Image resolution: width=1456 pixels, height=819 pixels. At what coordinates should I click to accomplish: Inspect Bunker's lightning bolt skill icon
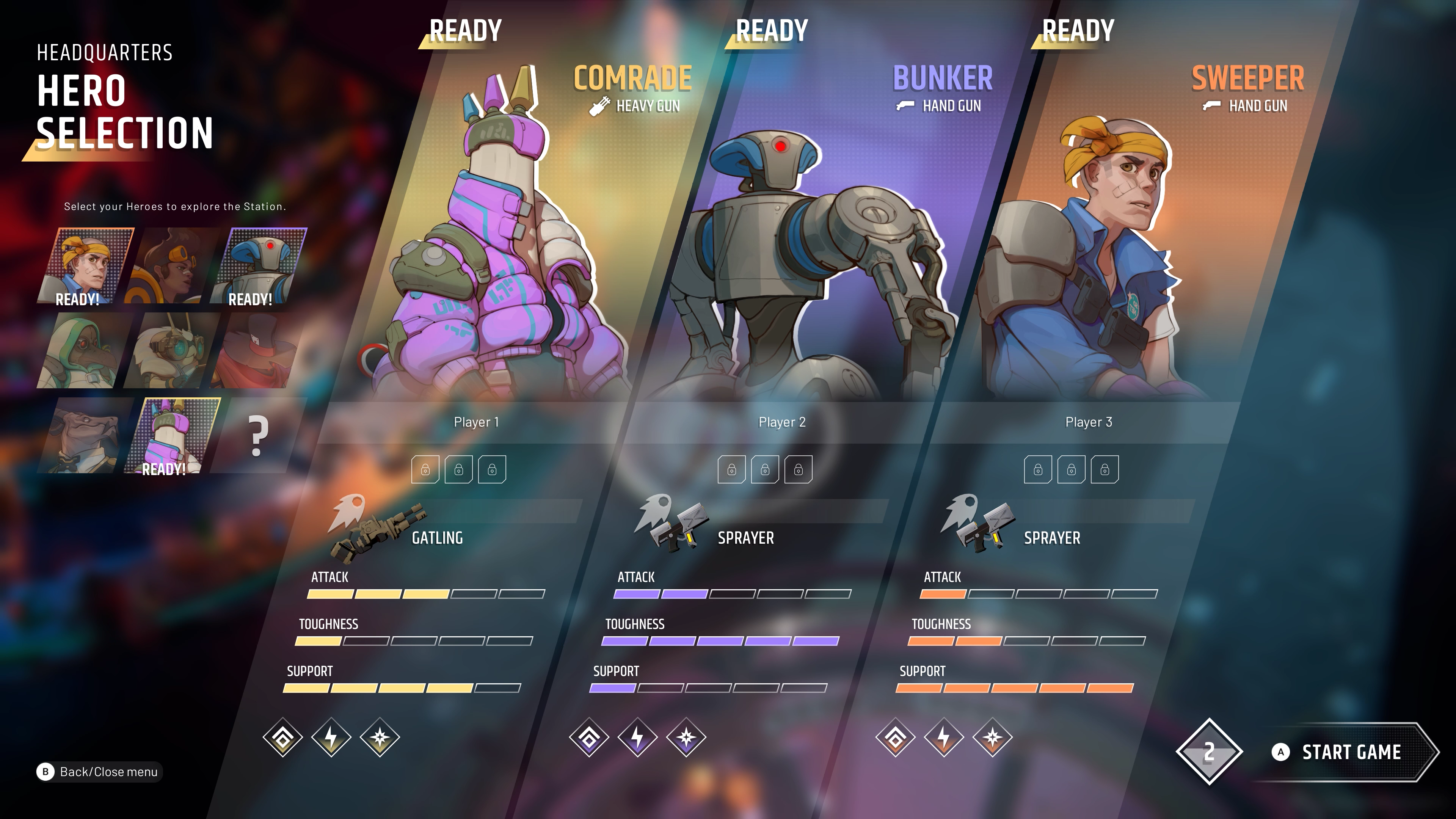point(637,737)
